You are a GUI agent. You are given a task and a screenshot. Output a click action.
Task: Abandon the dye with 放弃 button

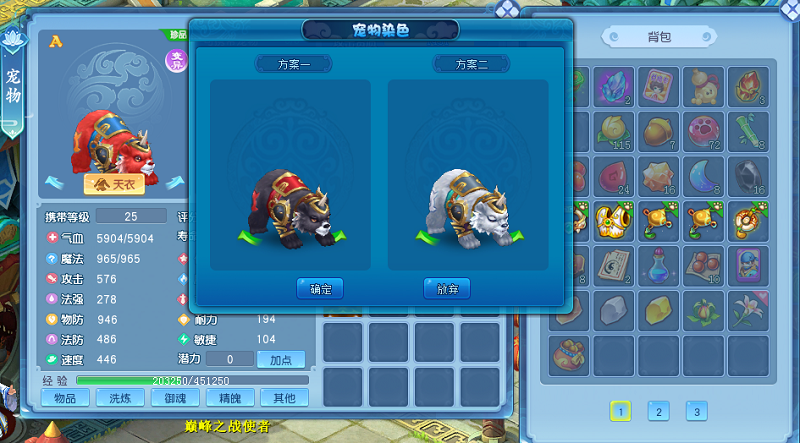446,289
